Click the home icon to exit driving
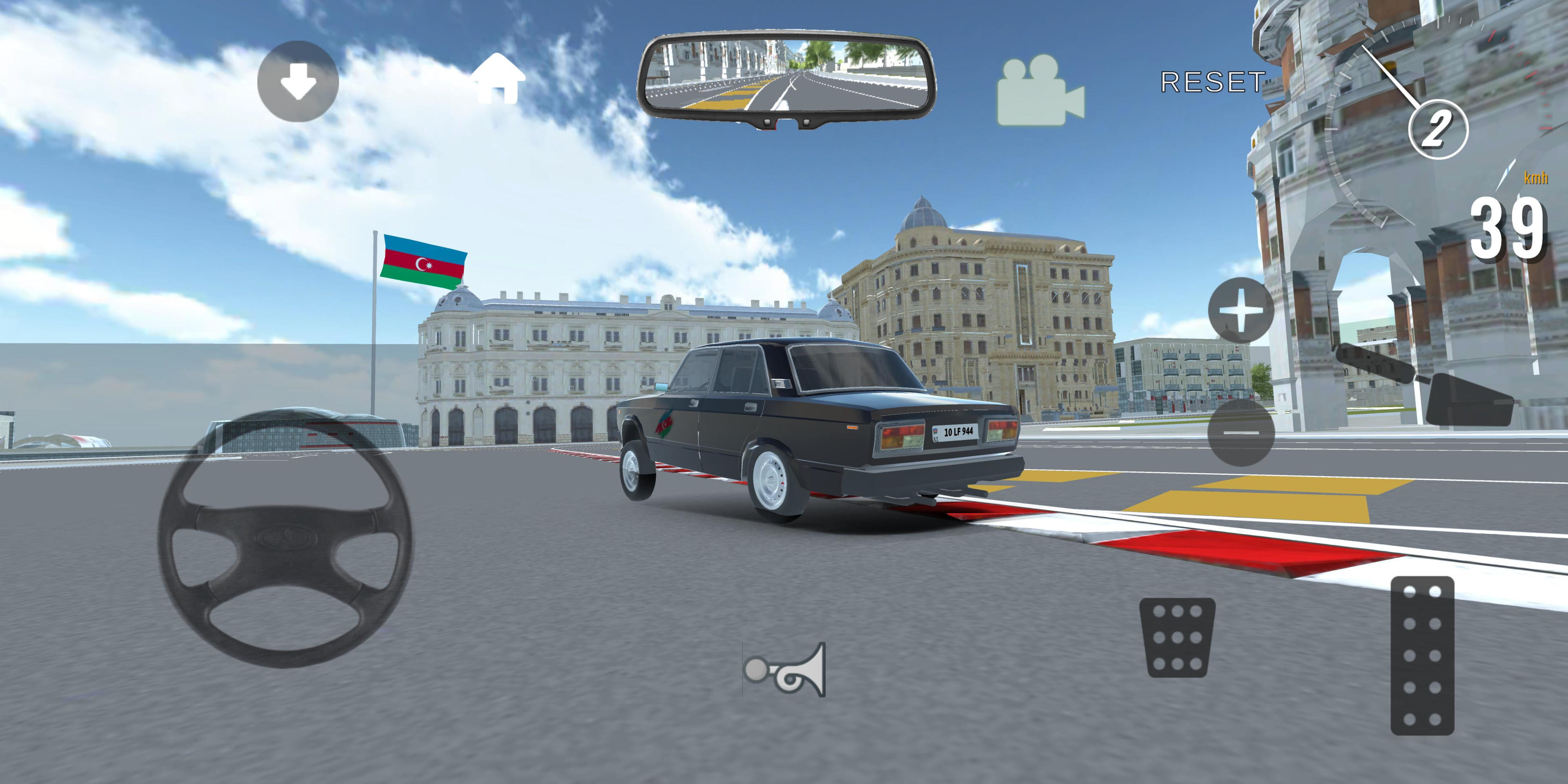The width and height of the screenshot is (1568, 784). 497,79
